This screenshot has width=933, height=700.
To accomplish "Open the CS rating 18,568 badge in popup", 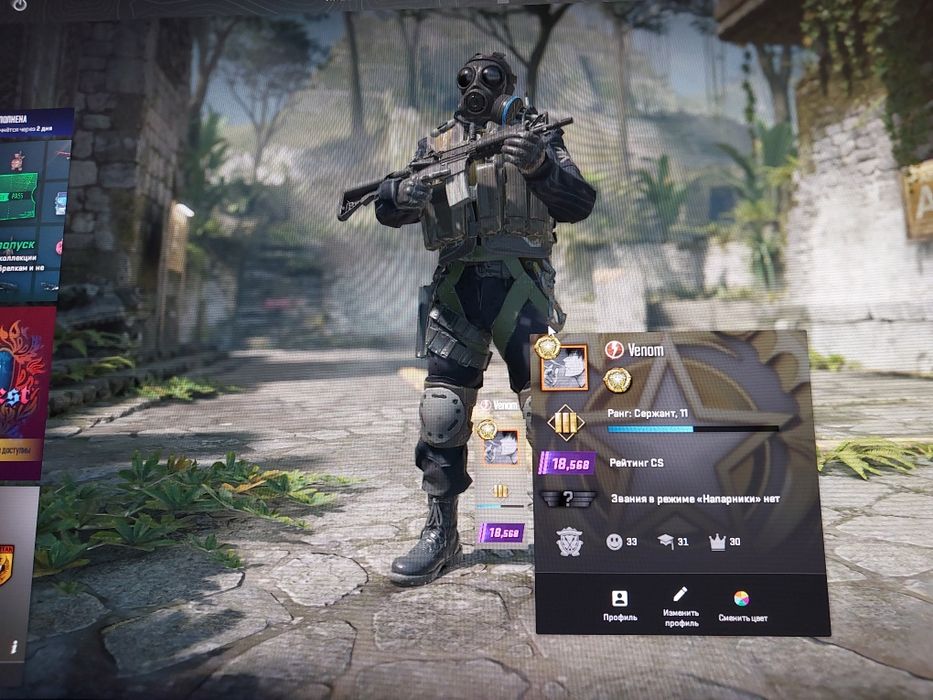I will point(568,463).
